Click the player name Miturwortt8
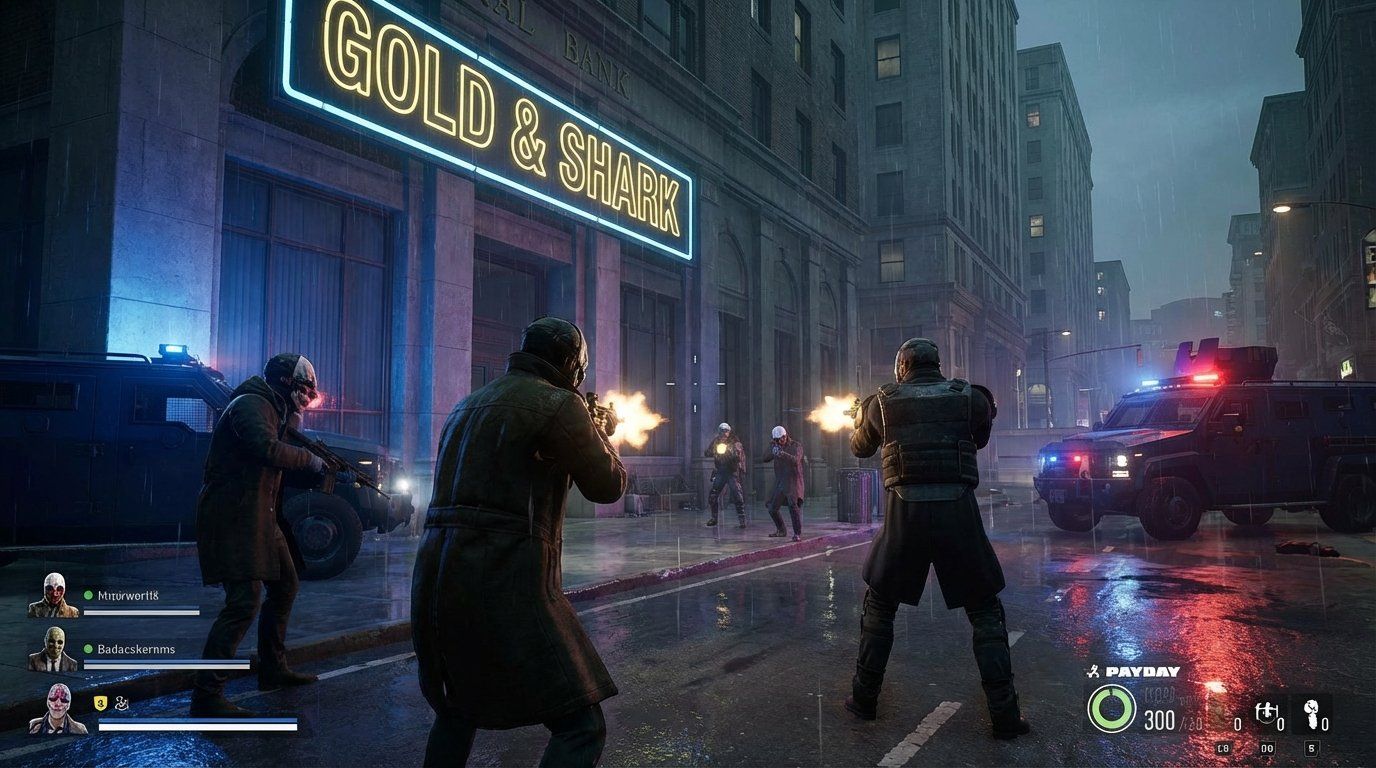The image size is (1376, 768). (x=128, y=595)
